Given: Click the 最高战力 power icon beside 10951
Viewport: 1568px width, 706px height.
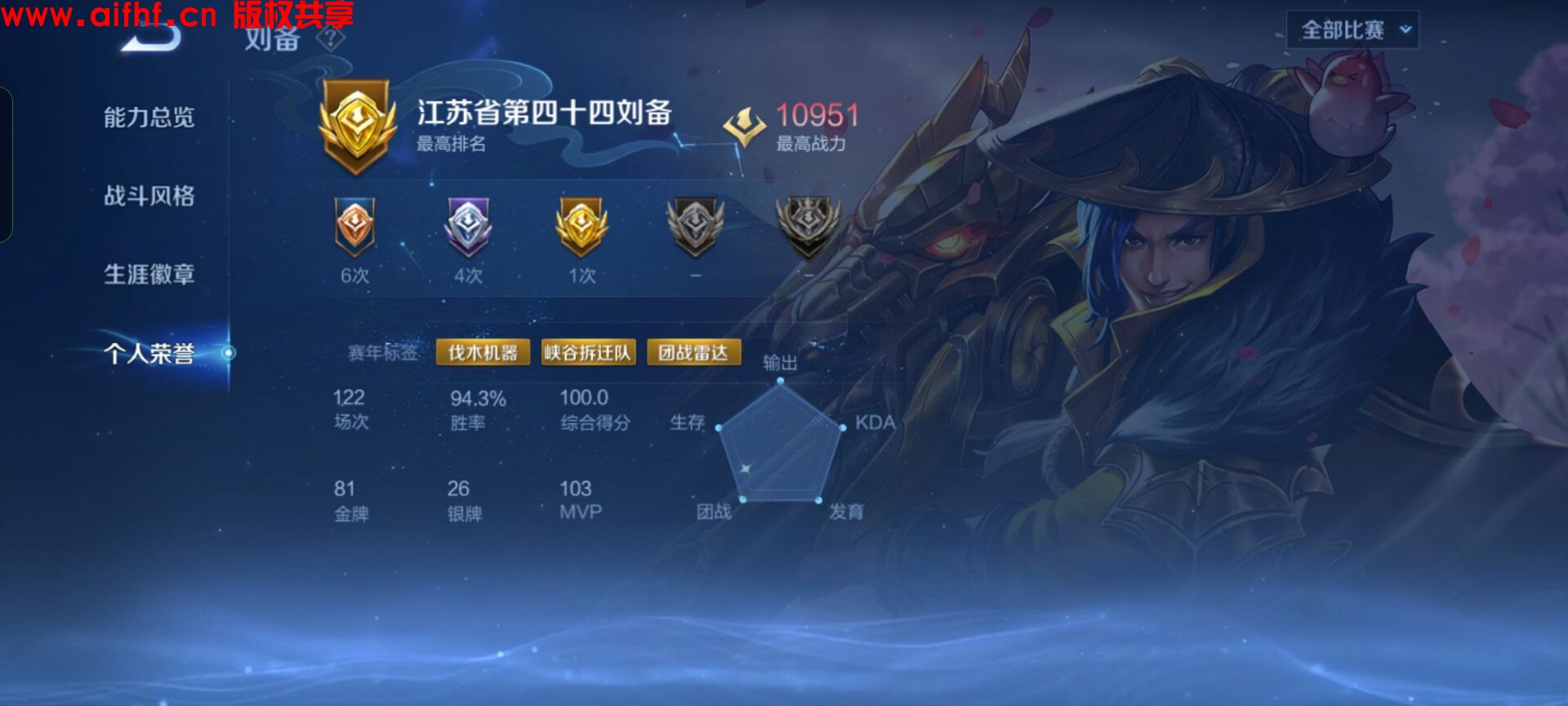Looking at the screenshot, I should point(744,123).
